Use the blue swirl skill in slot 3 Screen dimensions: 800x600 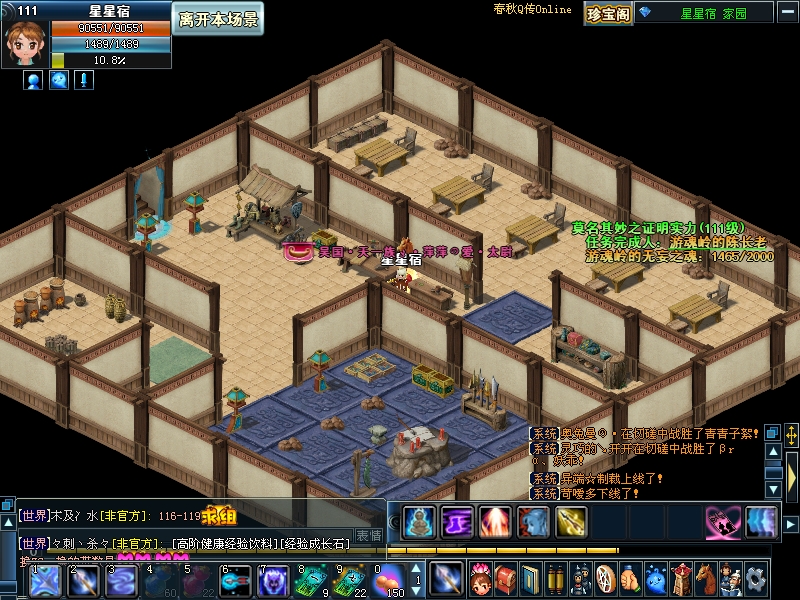coord(120,580)
